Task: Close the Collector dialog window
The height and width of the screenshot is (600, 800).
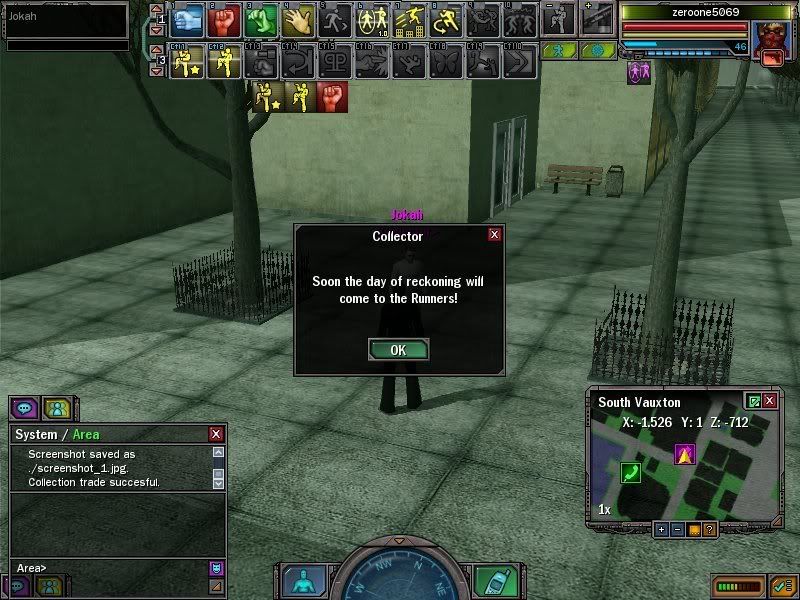Action: [494, 235]
